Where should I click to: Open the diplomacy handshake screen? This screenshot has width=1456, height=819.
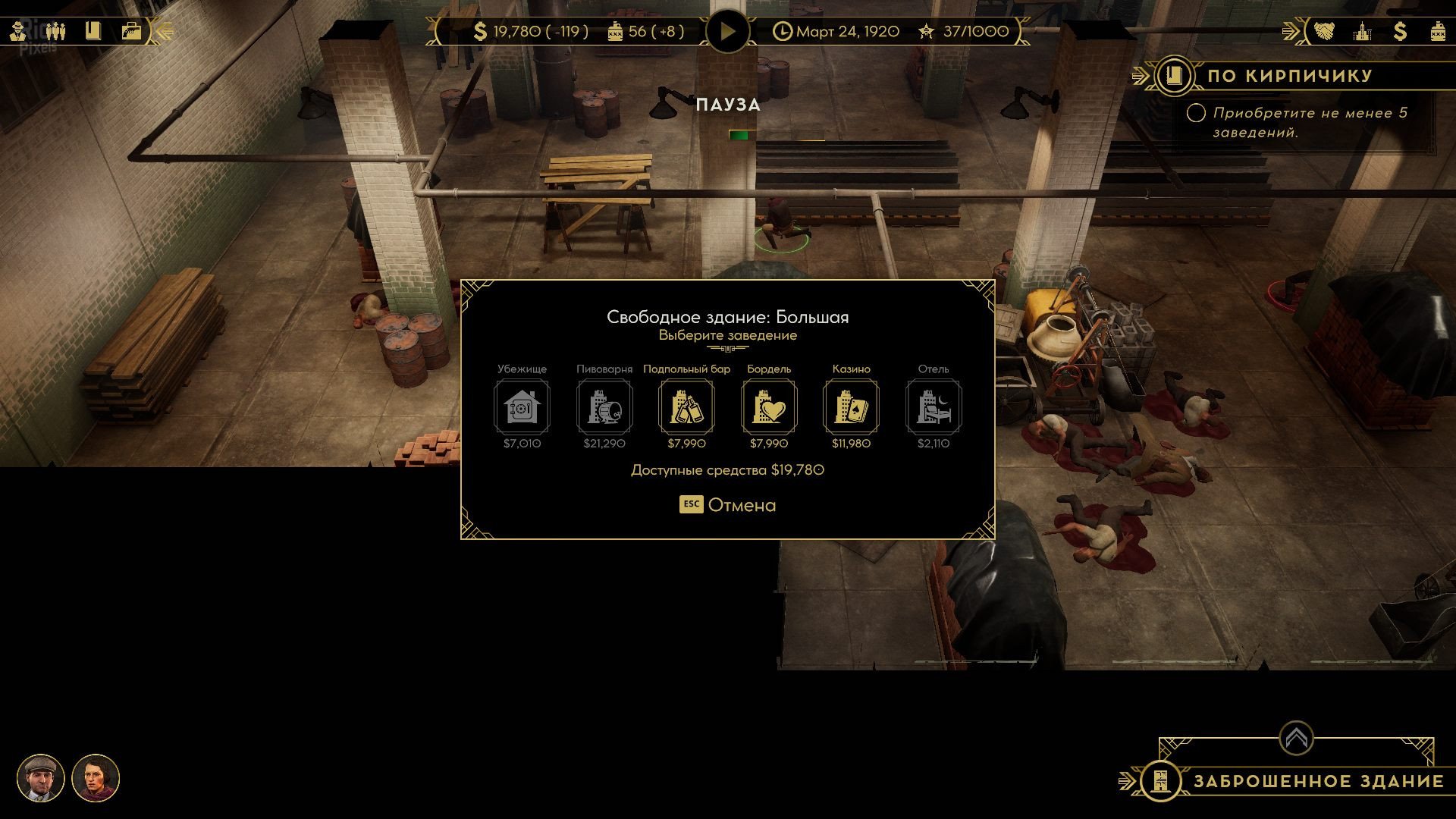[x=1325, y=32]
